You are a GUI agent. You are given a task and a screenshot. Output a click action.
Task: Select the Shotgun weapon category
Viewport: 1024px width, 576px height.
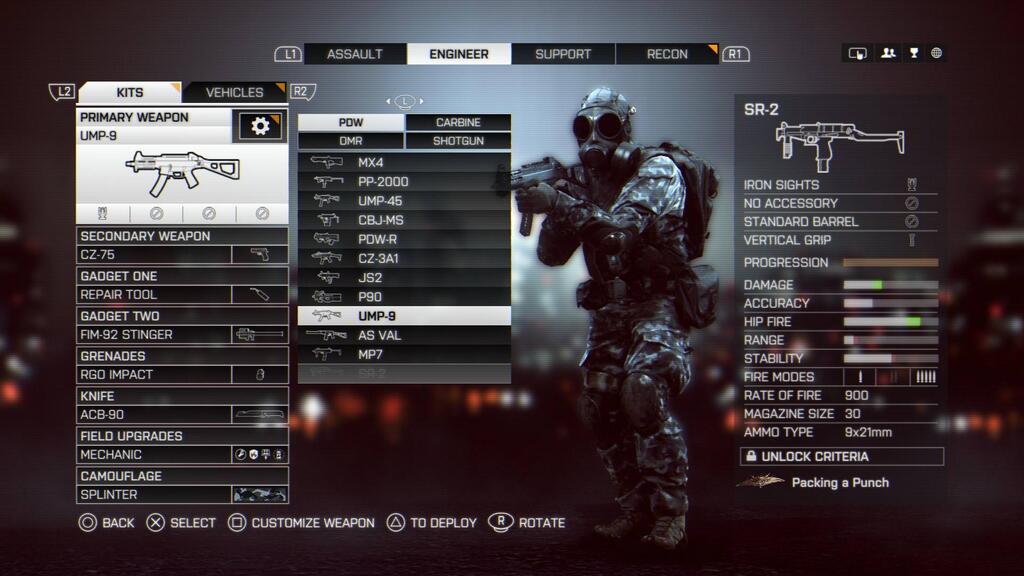pyautogui.click(x=458, y=141)
